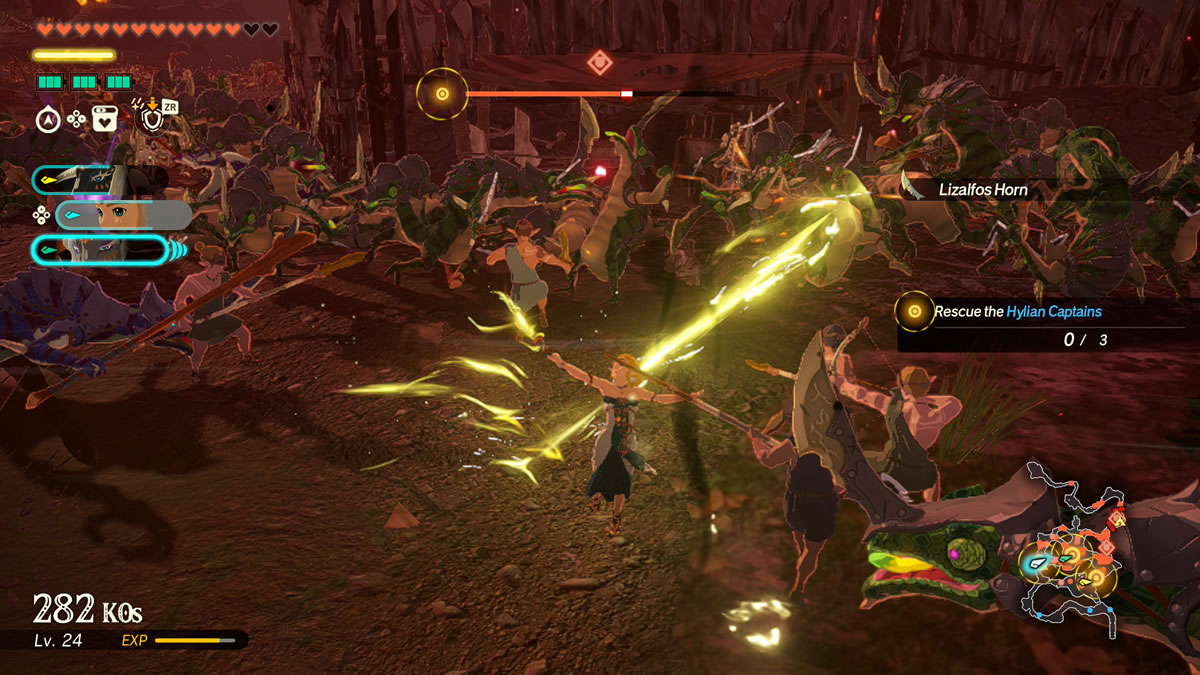The width and height of the screenshot is (1200, 675).
Task: Click the objective target marker above the enemies
Action: tap(442, 94)
